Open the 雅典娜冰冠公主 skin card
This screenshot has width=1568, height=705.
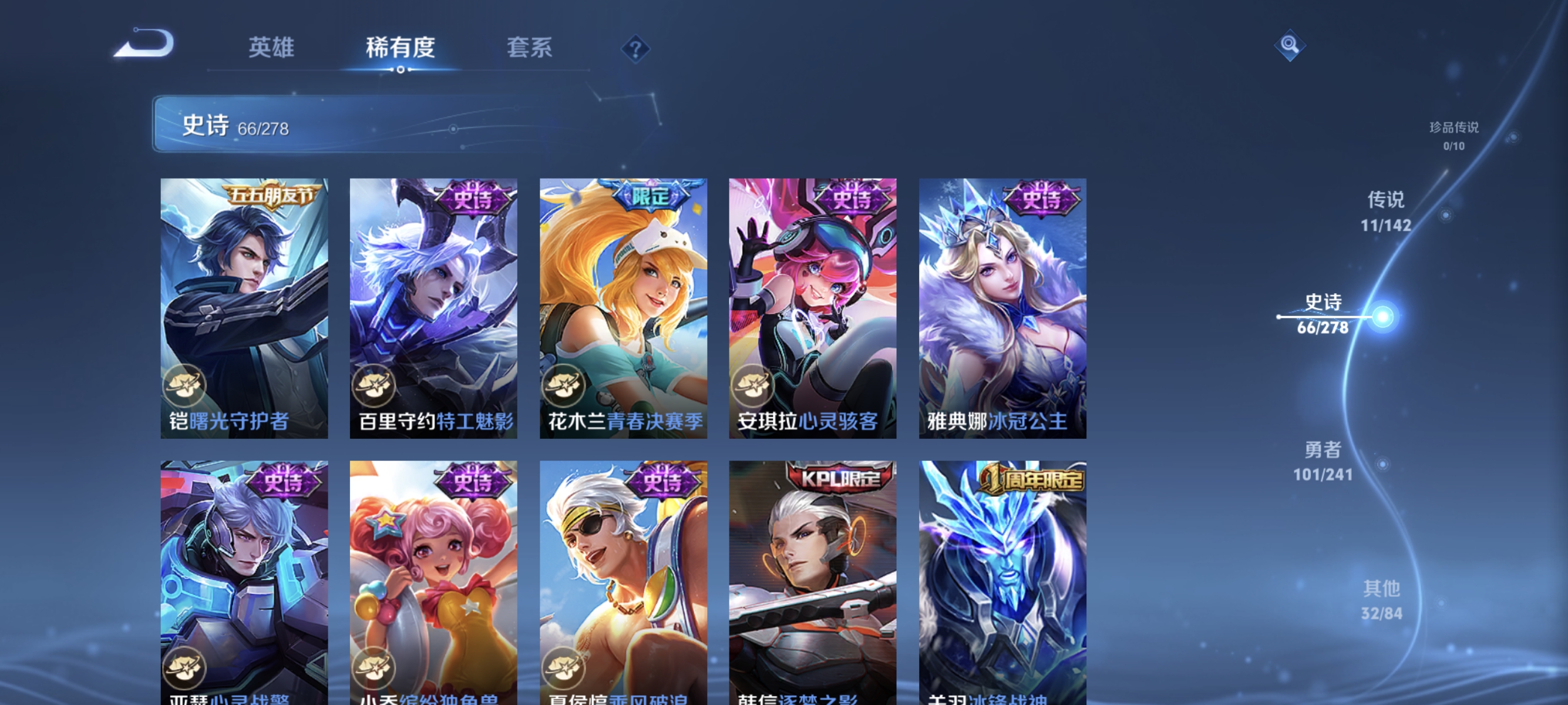[x=1001, y=307]
